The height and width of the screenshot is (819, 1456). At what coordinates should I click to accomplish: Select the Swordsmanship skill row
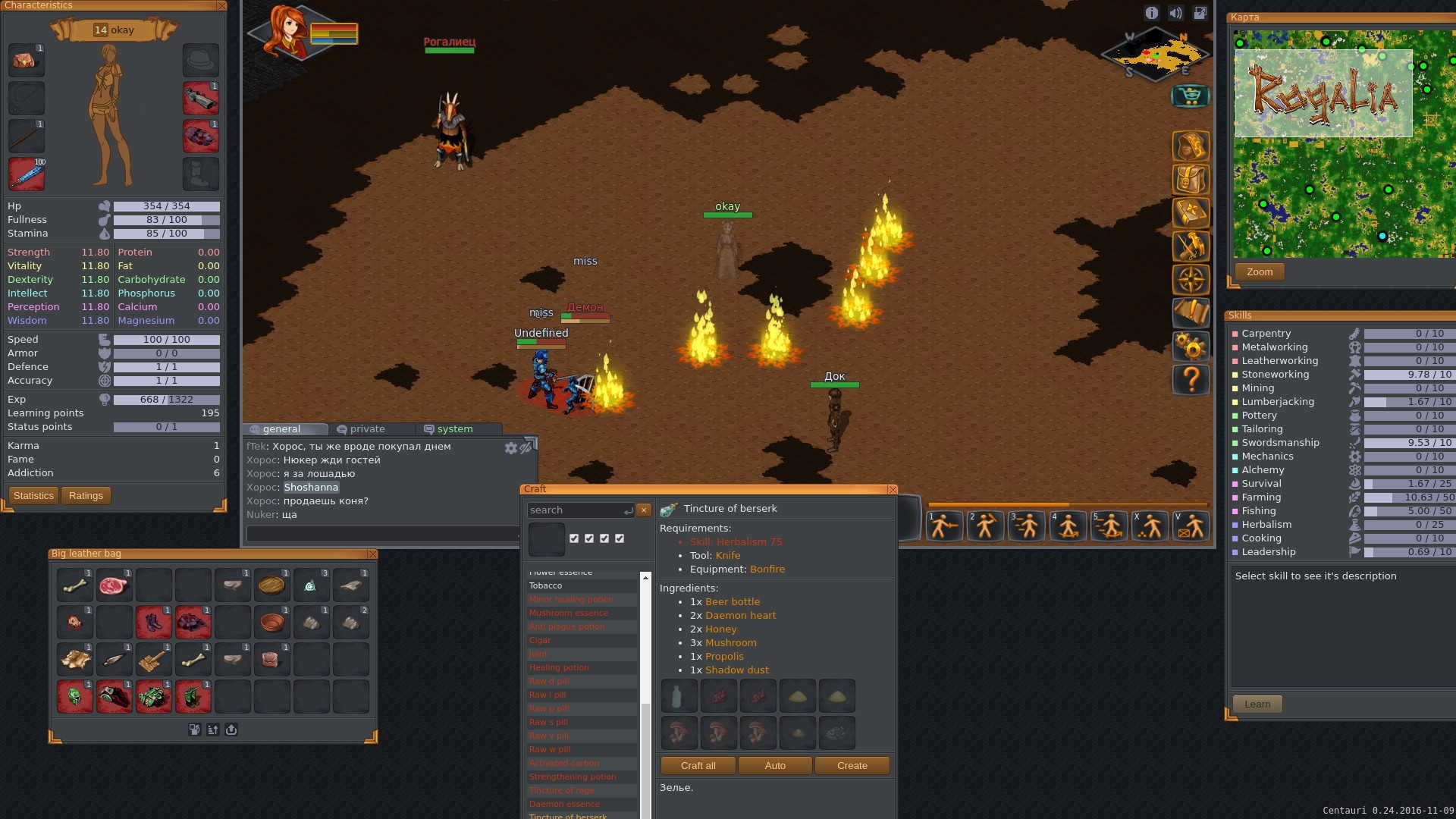click(x=1280, y=443)
